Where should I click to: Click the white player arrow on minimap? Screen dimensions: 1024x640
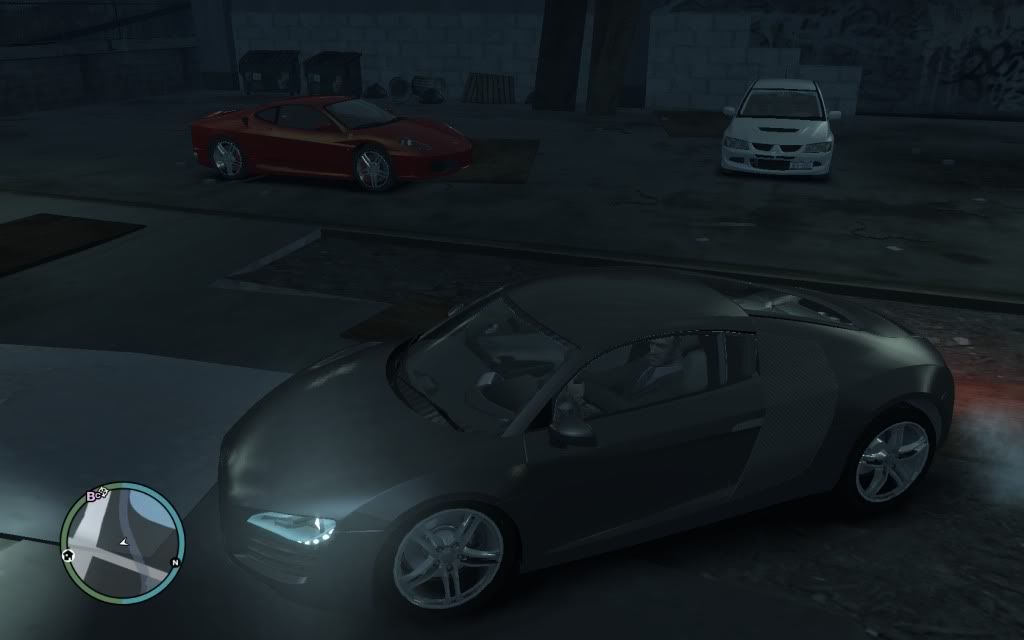[x=123, y=542]
